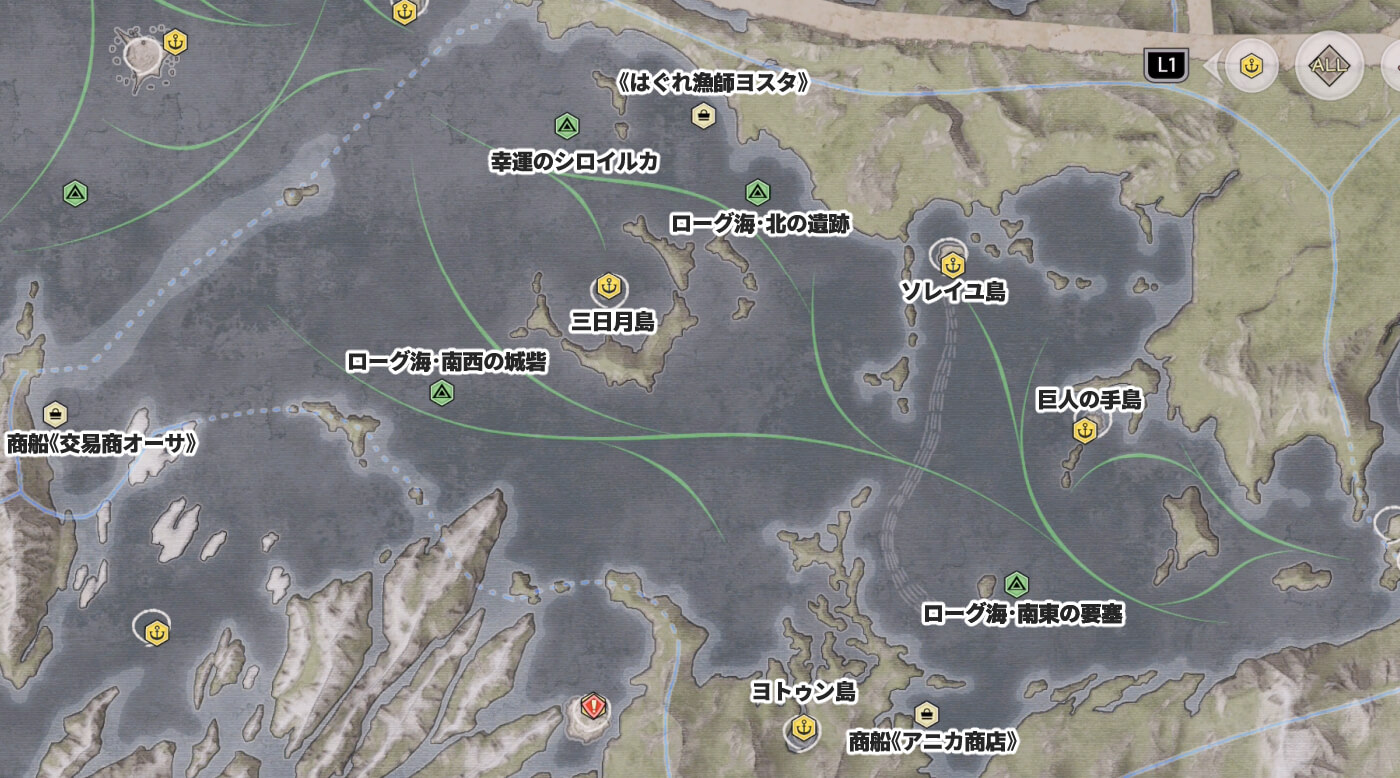This screenshot has height=778, width=1400.
Task: Click the 幸運のシロイルカ camp icon
Action: [x=566, y=126]
